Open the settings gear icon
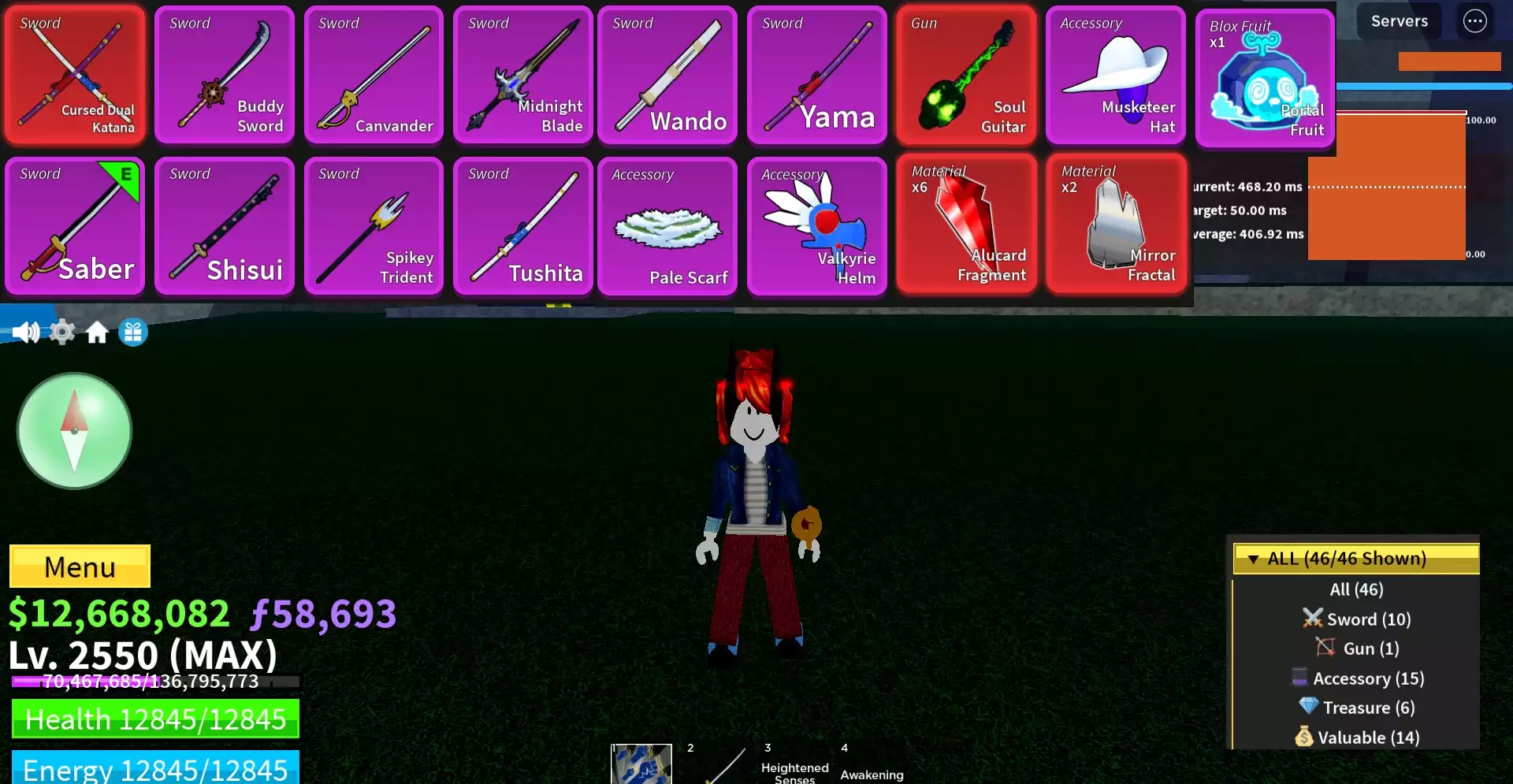 click(x=62, y=332)
